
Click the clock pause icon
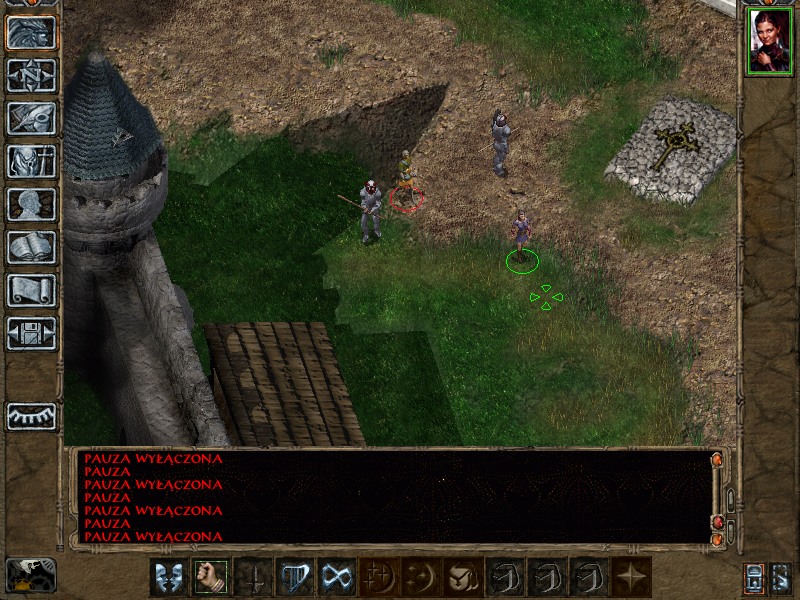[30, 574]
